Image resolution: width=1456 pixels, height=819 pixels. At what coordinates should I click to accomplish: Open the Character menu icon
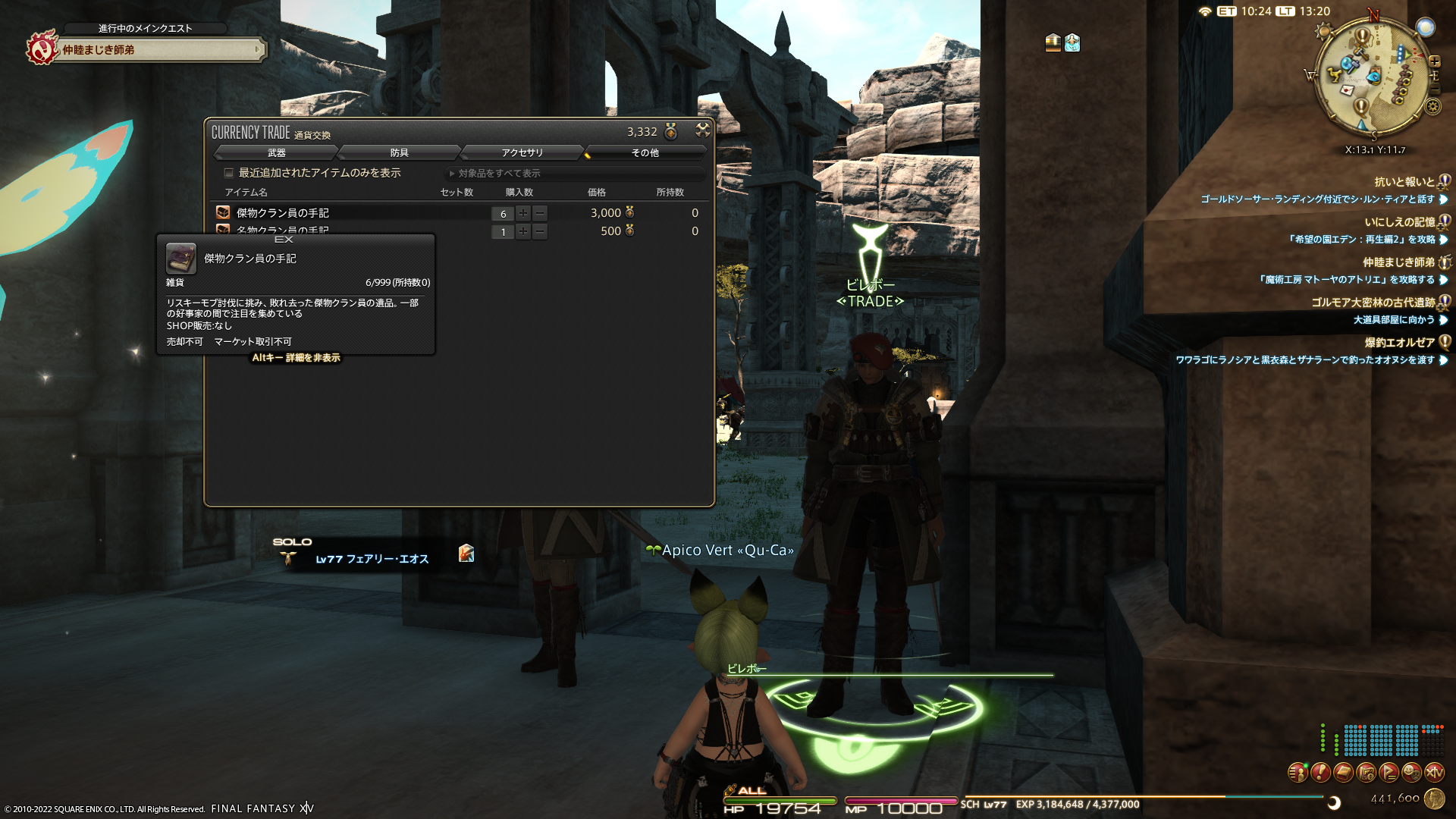(1298, 773)
